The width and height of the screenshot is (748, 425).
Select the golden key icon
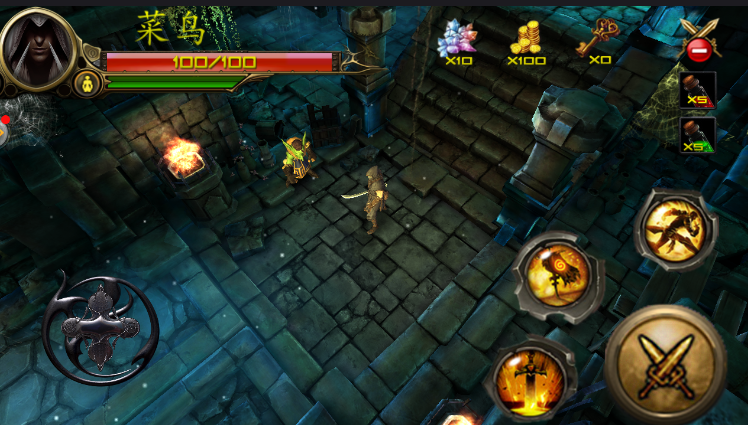(598, 36)
